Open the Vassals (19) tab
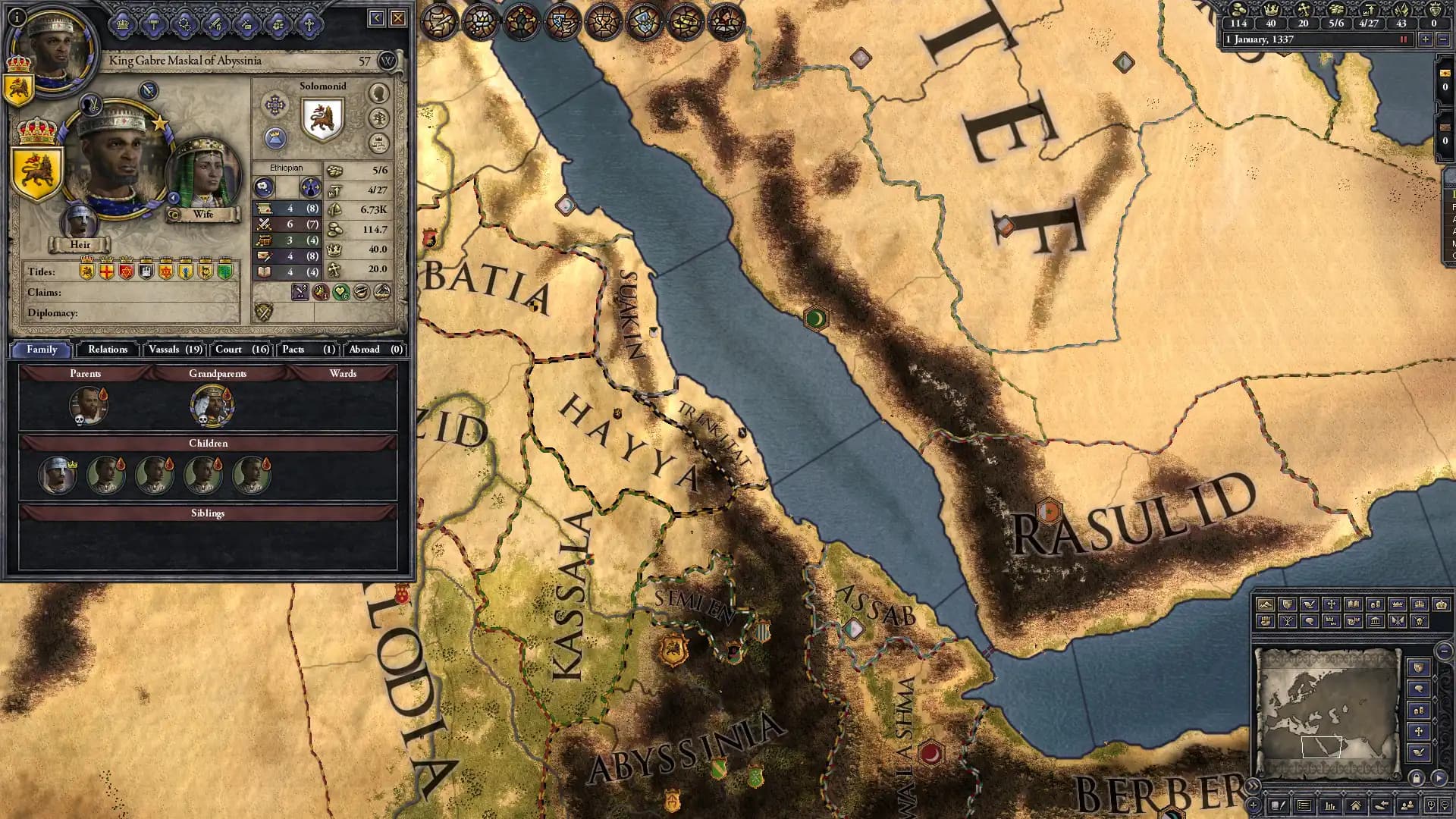This screenshot has height=819, width=1456. (x=174, y=350)
